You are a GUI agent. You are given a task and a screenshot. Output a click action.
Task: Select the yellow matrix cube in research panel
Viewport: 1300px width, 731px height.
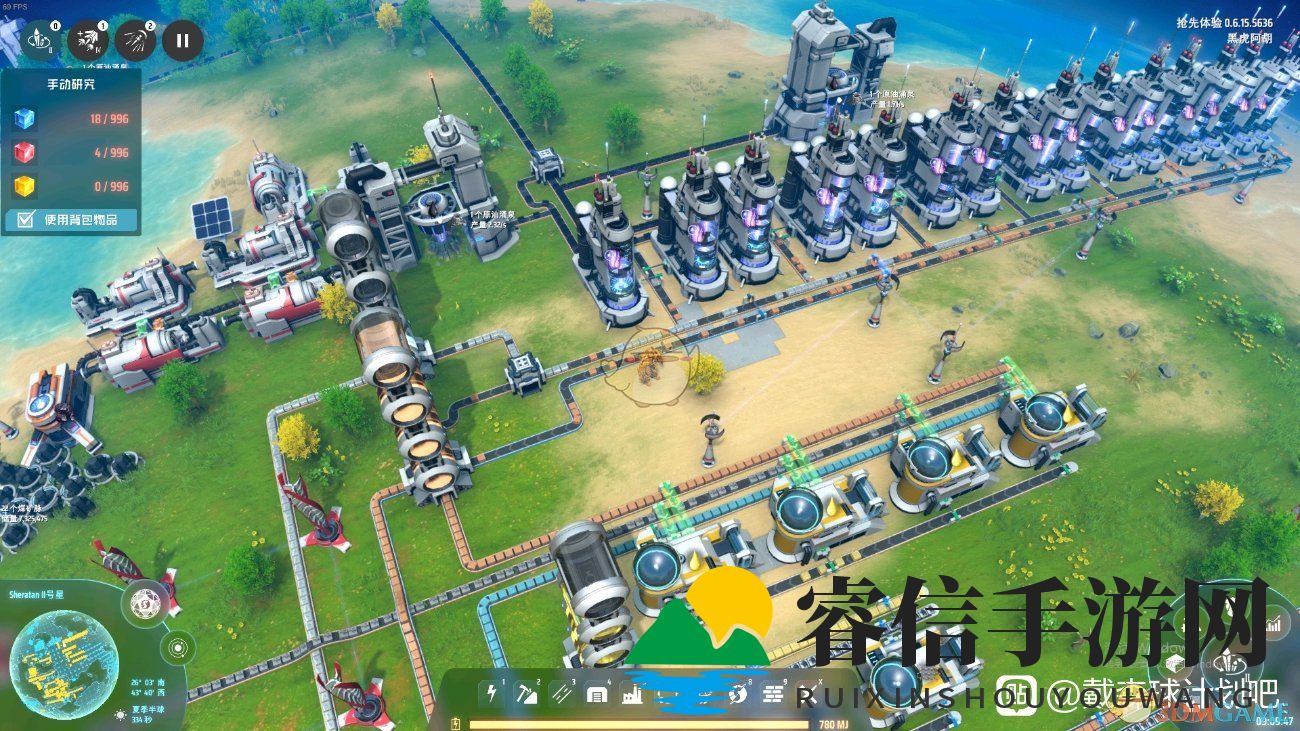[x=24, y=186]
